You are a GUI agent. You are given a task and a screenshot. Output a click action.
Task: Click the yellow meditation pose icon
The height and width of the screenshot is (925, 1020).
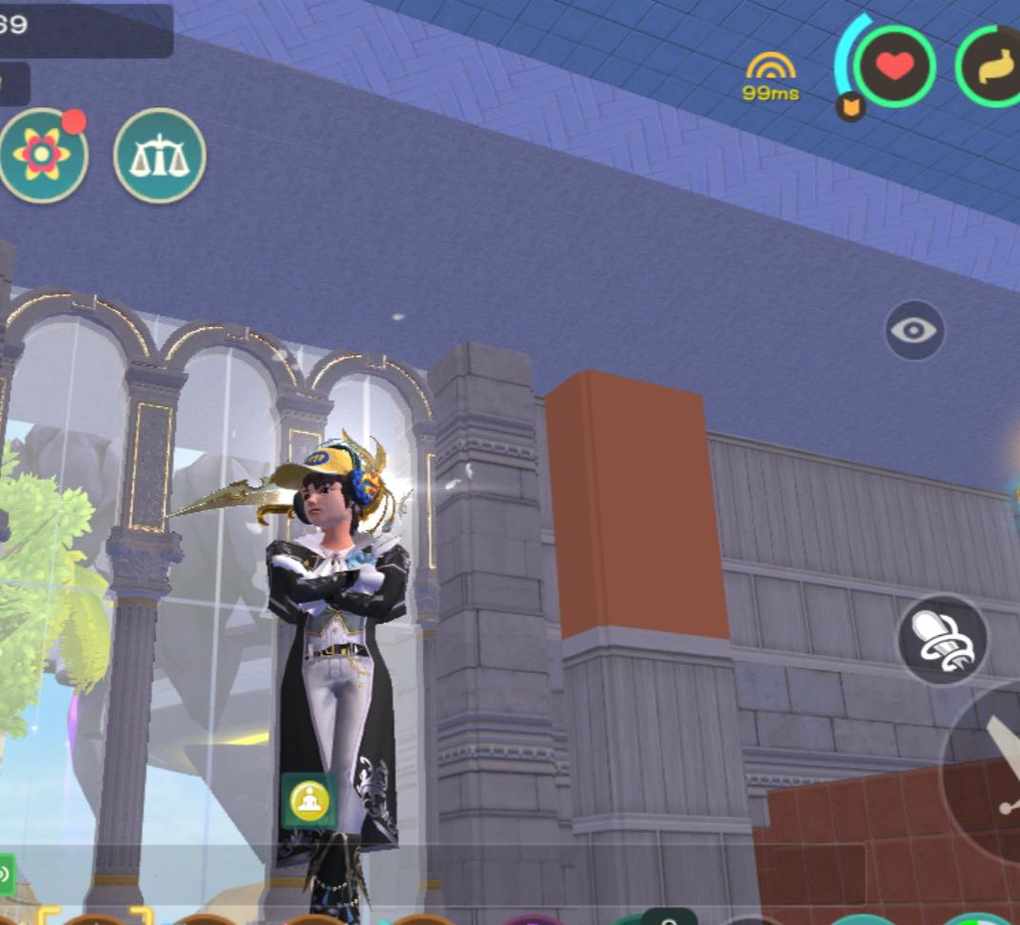(309, 801)
